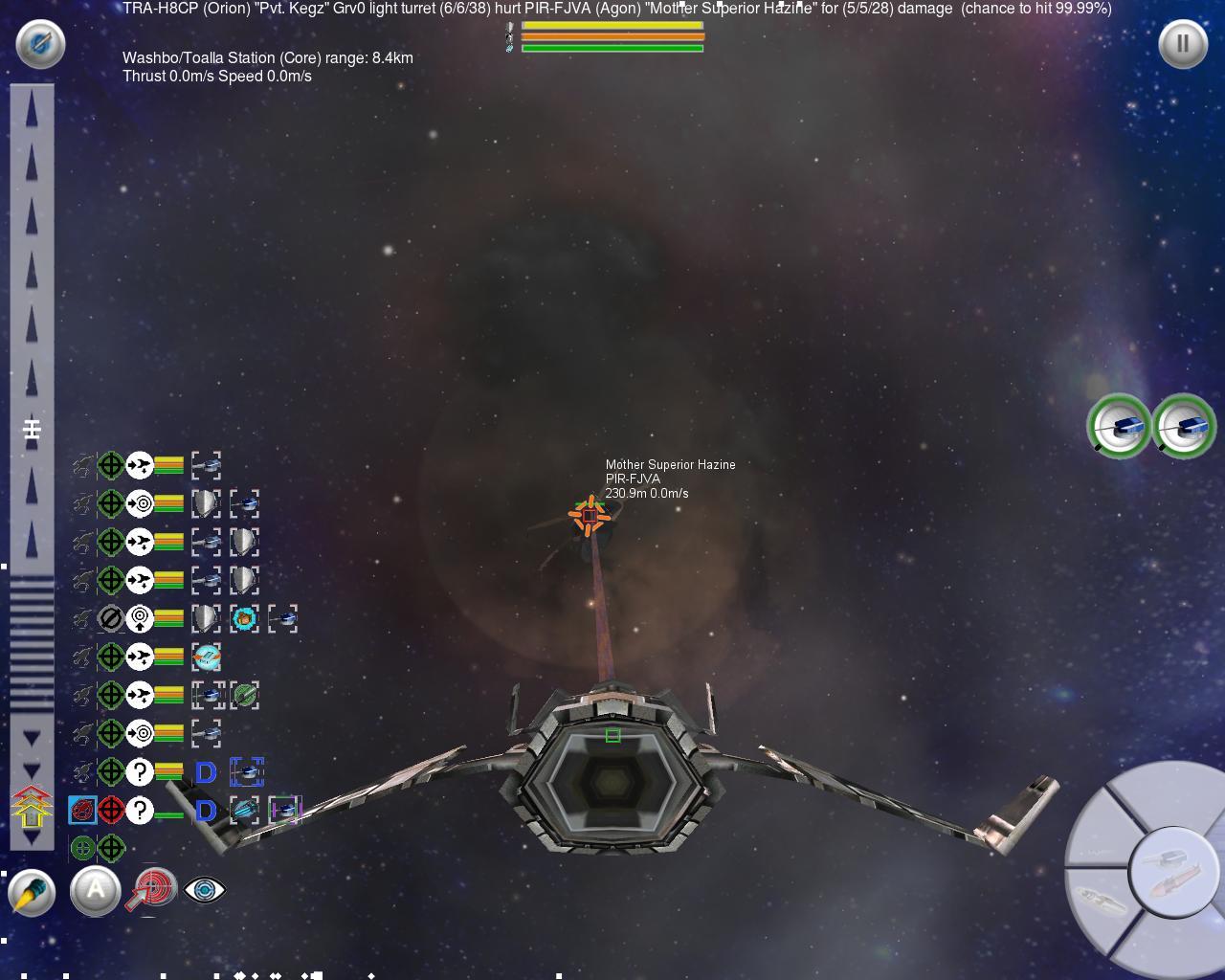Click the stacked up-arrows boost icon

pyautogui.click(x=32, y=806)
